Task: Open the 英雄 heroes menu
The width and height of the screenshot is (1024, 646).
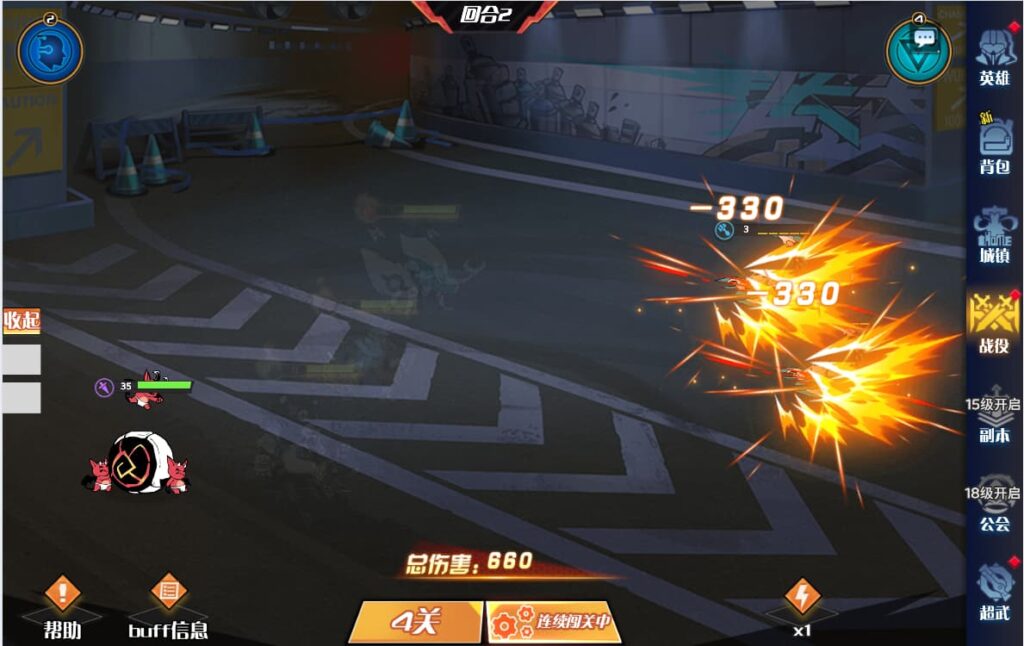Action: click(994, 58)
